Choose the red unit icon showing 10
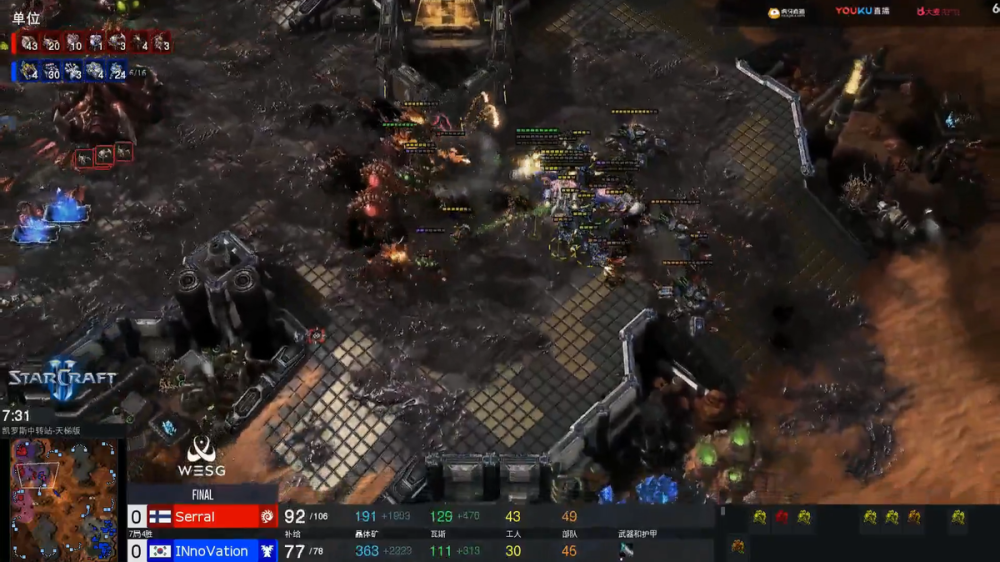The image size is (1000, 562). point(73,44)
